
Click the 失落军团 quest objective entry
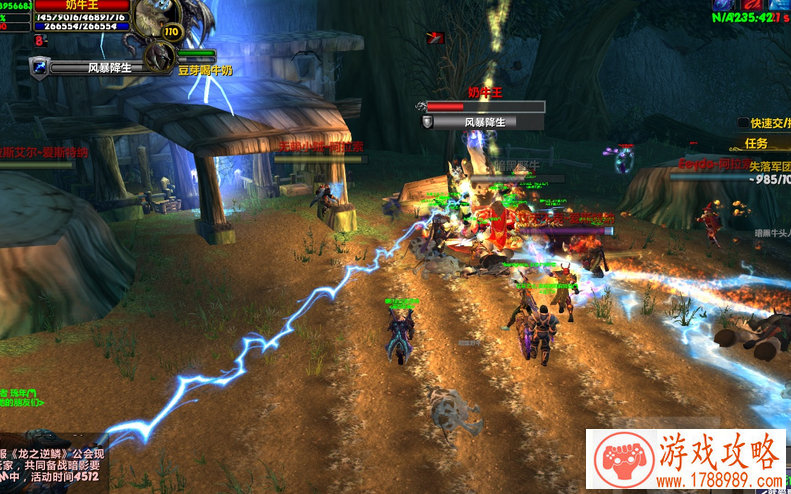[770, 167]
